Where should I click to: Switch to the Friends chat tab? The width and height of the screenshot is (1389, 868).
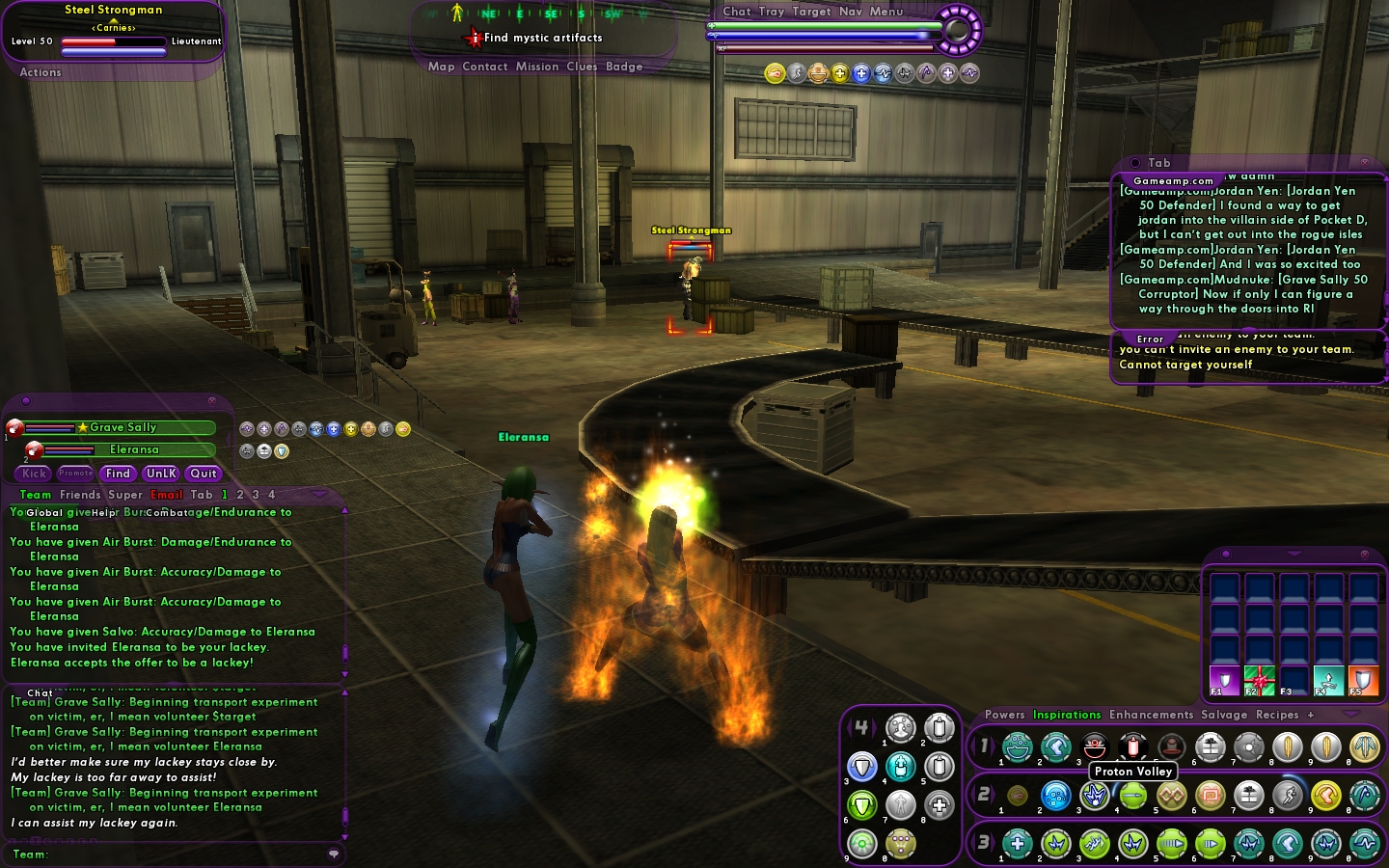pos(80,495)
